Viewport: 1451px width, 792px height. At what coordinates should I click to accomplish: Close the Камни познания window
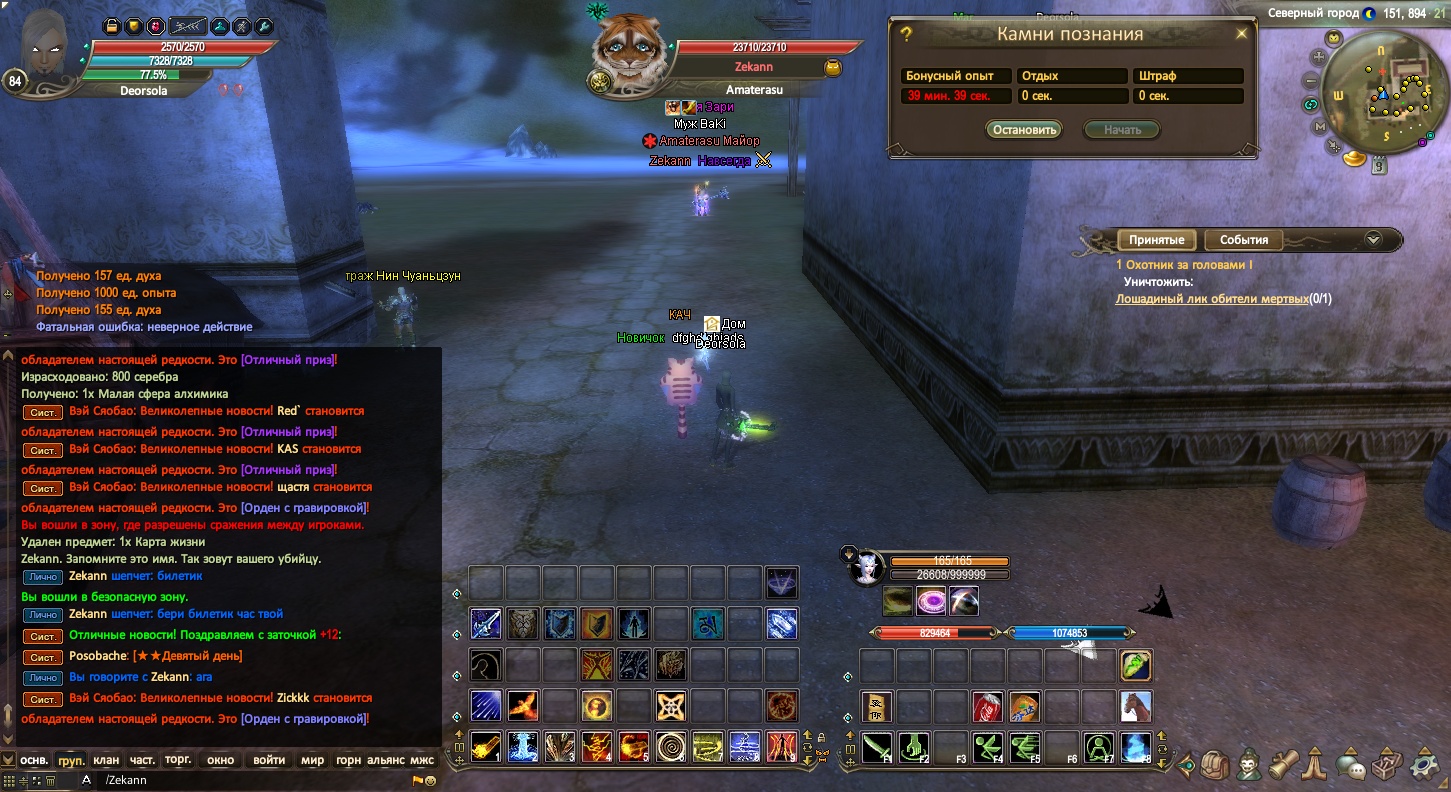click(x=1242, y=33)
